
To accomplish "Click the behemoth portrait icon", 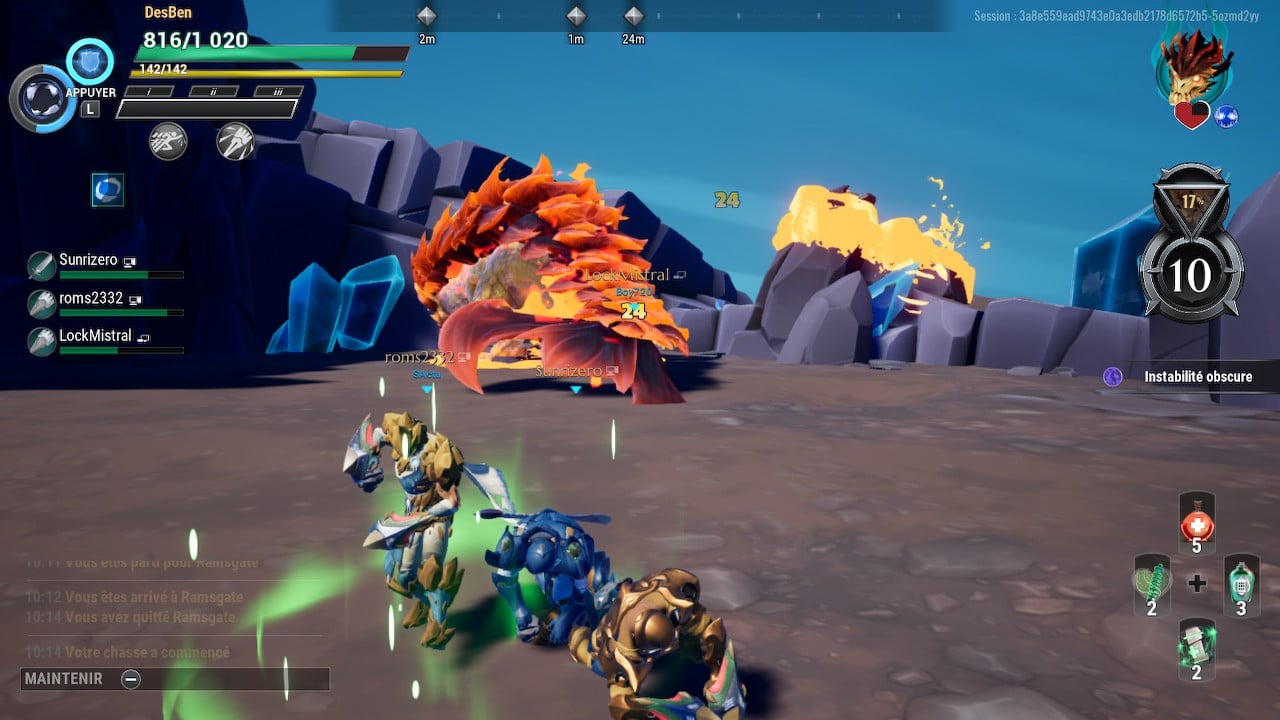I will (x=1194, y=68).
